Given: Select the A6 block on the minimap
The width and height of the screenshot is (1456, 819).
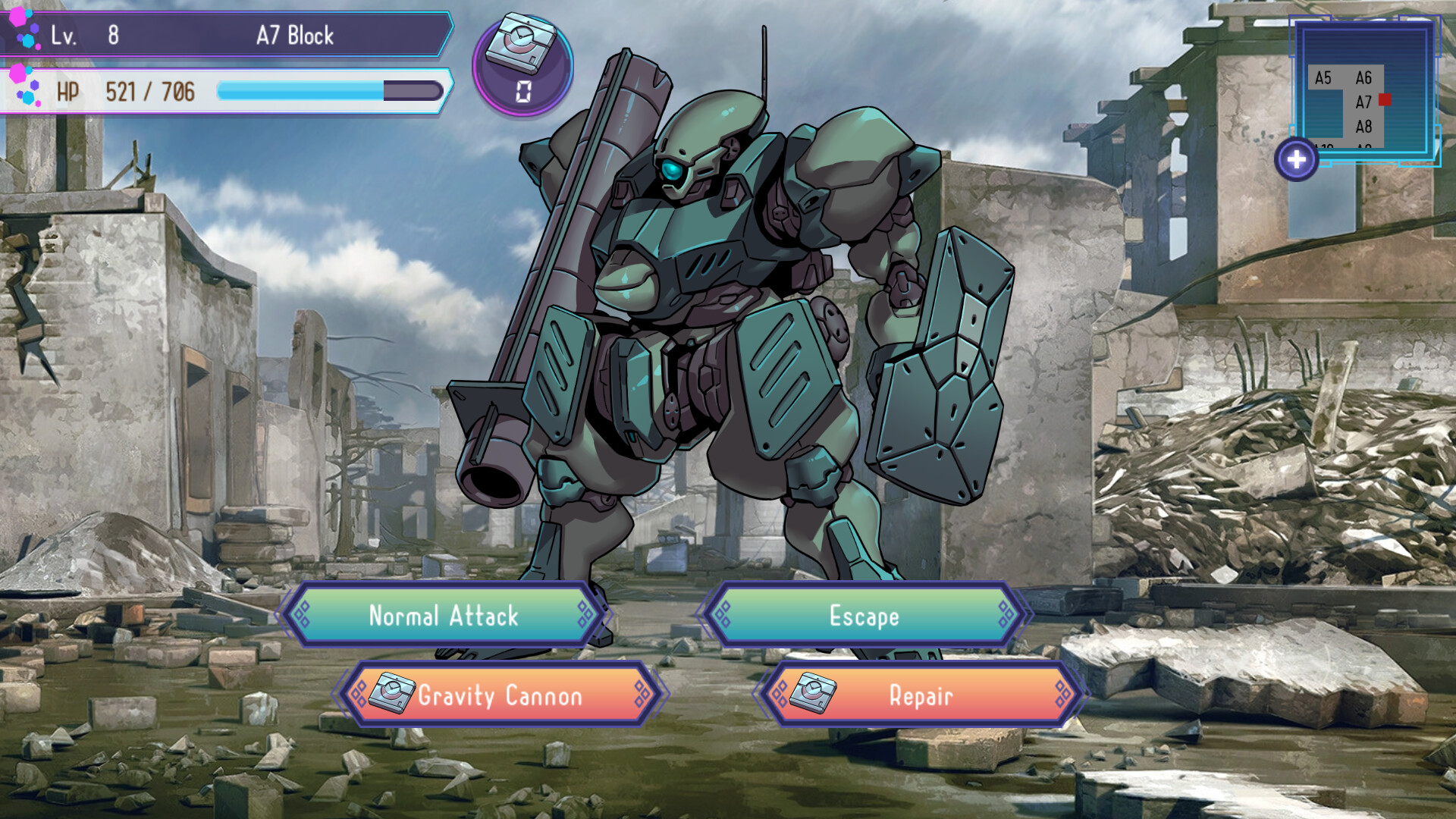Looking at the screenshot, I should click(1364, 77).
